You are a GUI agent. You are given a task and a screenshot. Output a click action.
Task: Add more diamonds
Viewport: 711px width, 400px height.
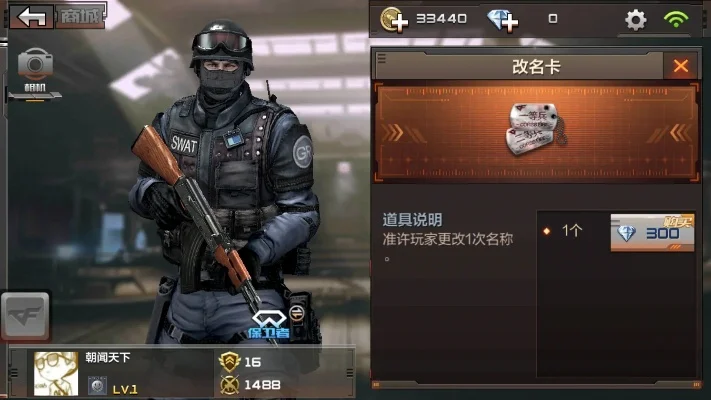[503, 19]
